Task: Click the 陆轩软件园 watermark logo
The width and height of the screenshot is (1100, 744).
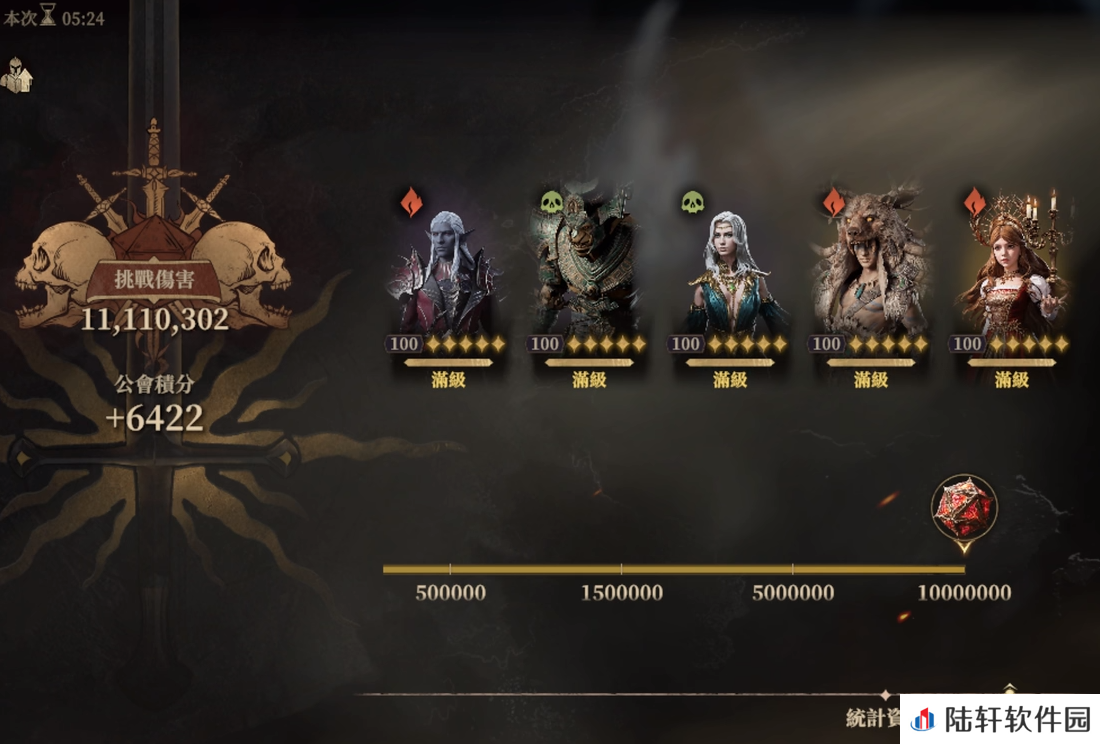Action: pos(1000,719)
